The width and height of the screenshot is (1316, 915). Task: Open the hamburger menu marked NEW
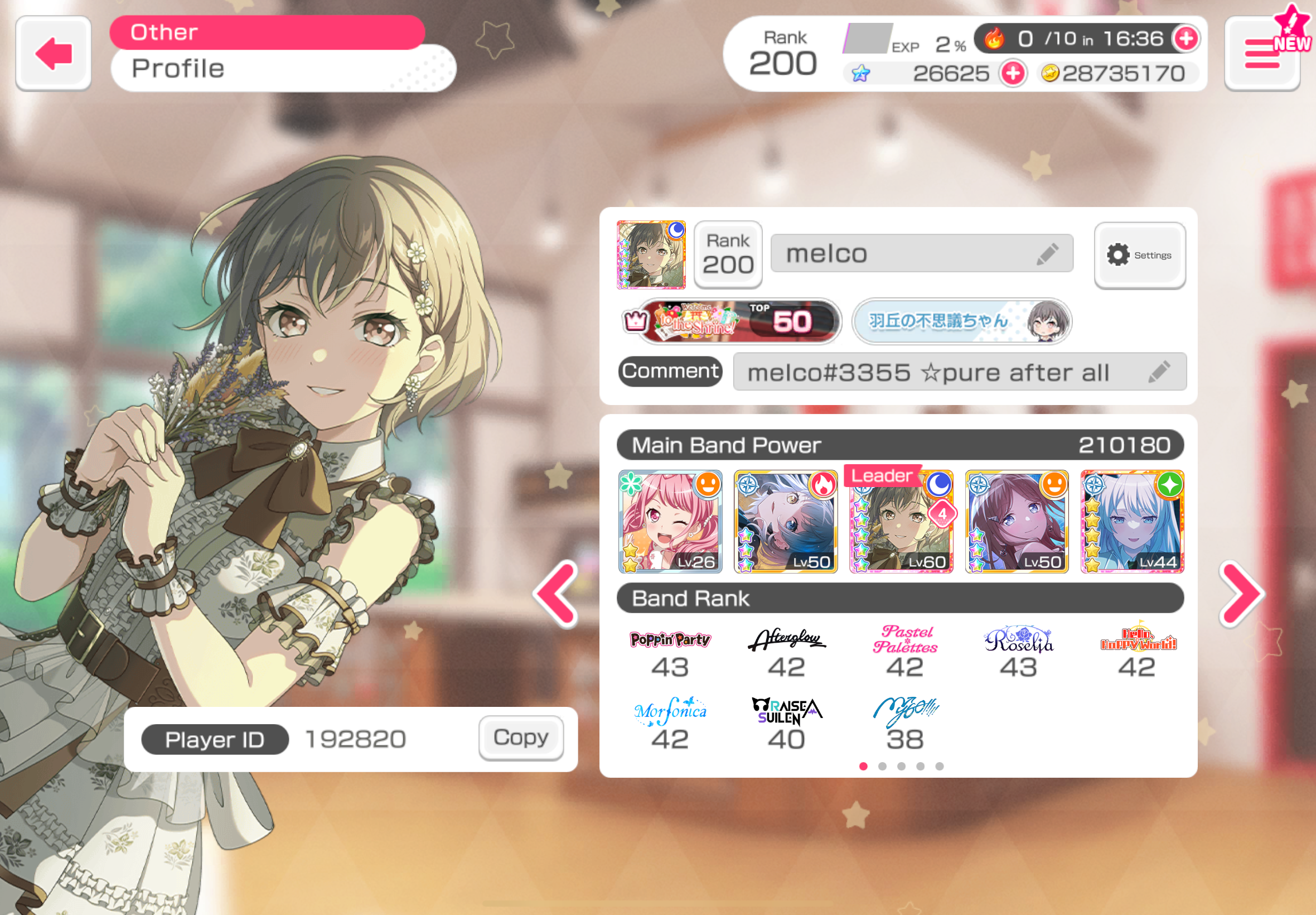tap(1261, 55)
